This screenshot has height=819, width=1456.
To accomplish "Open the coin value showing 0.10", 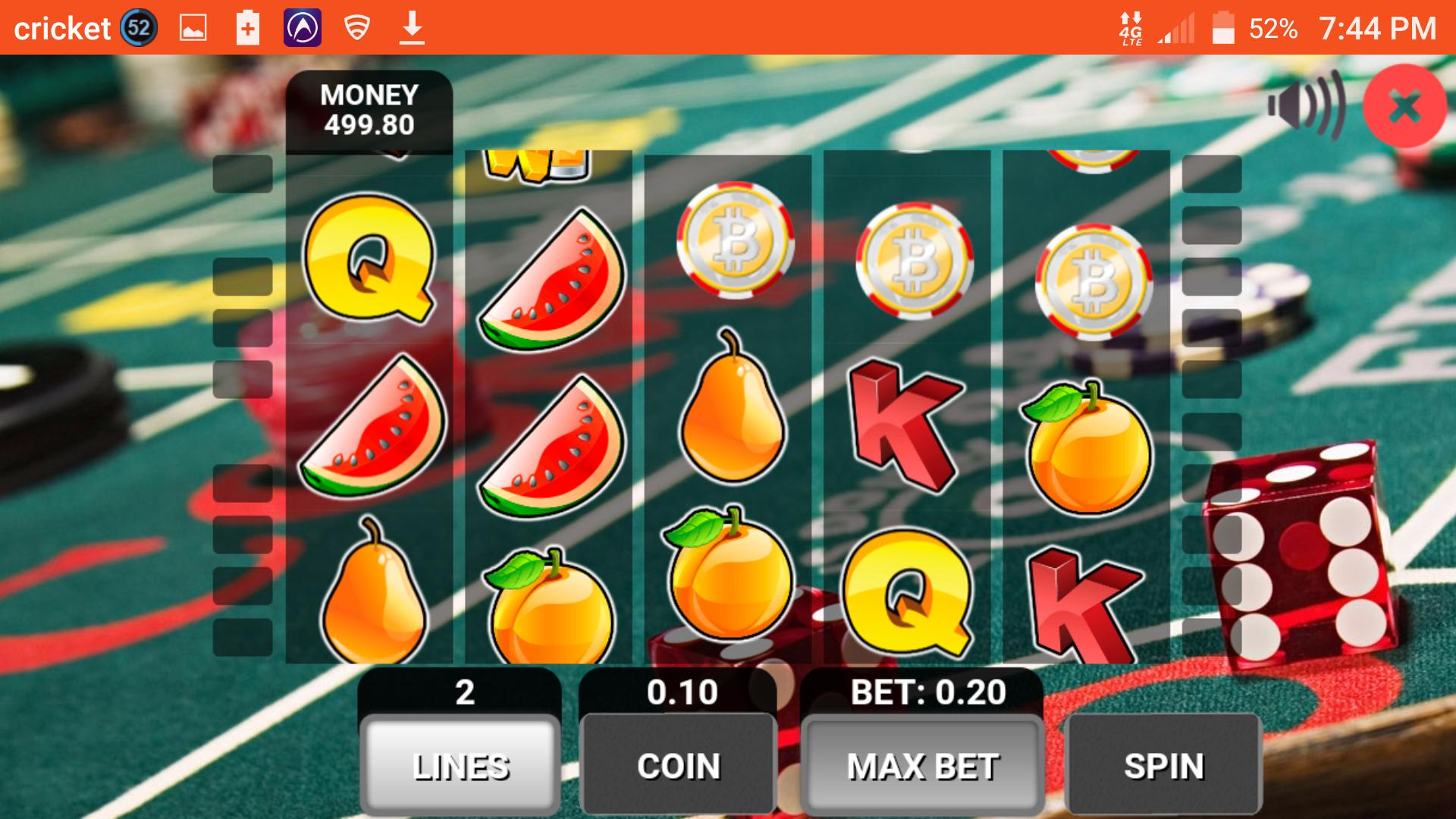I will pos(680,692).
